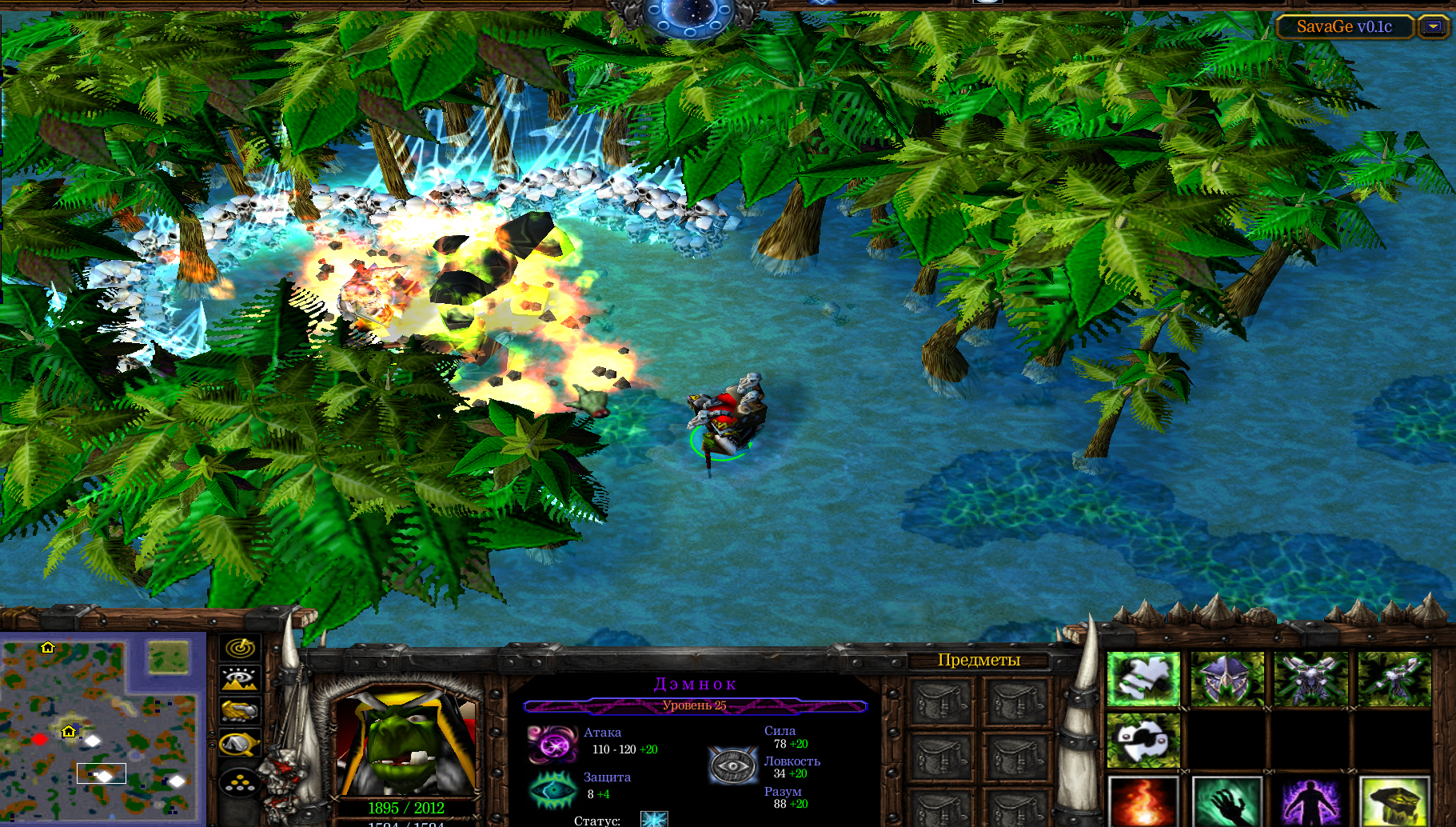
Task: Click the white shield-shaped command icon
Action: point(1143,740)
